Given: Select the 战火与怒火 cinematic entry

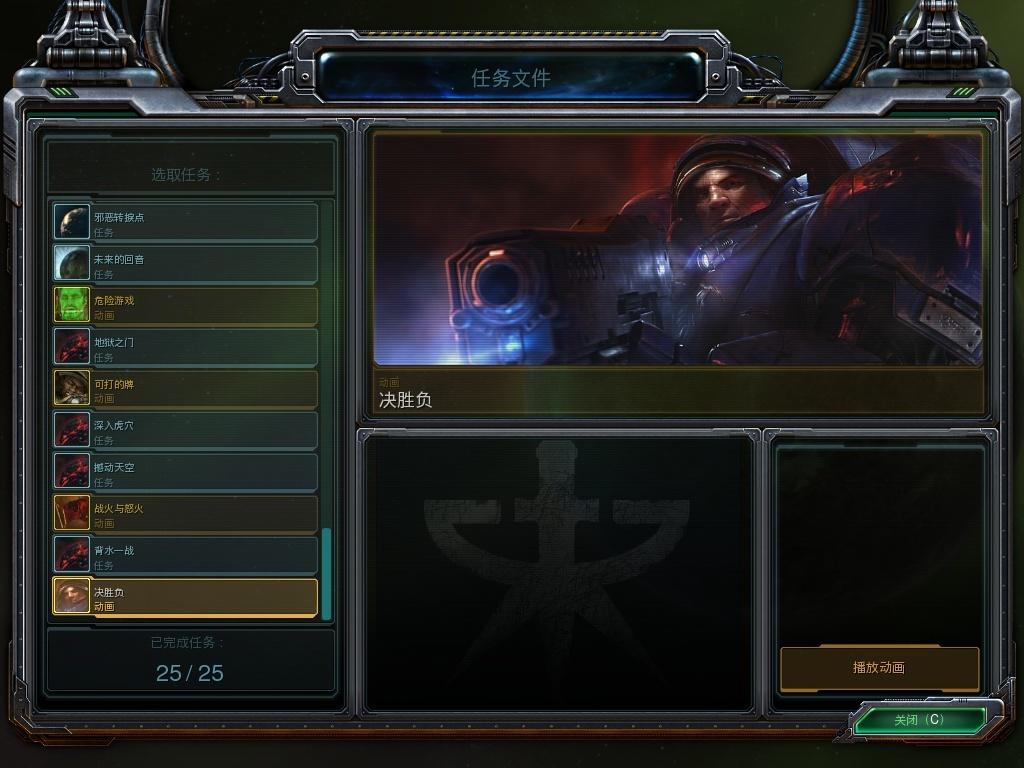Looking at the screenshot, I should click(x=186, y=514).
